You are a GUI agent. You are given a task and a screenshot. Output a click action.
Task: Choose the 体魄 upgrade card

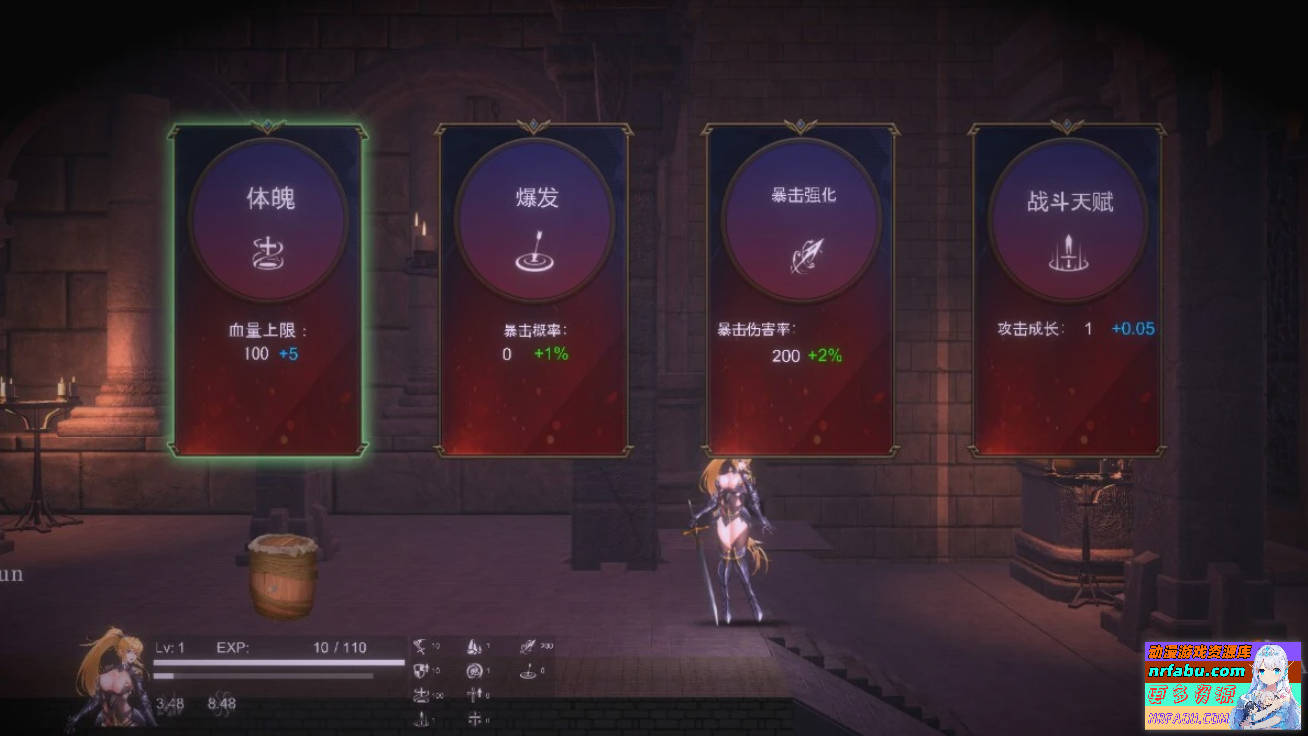click(x=267, y=285)
